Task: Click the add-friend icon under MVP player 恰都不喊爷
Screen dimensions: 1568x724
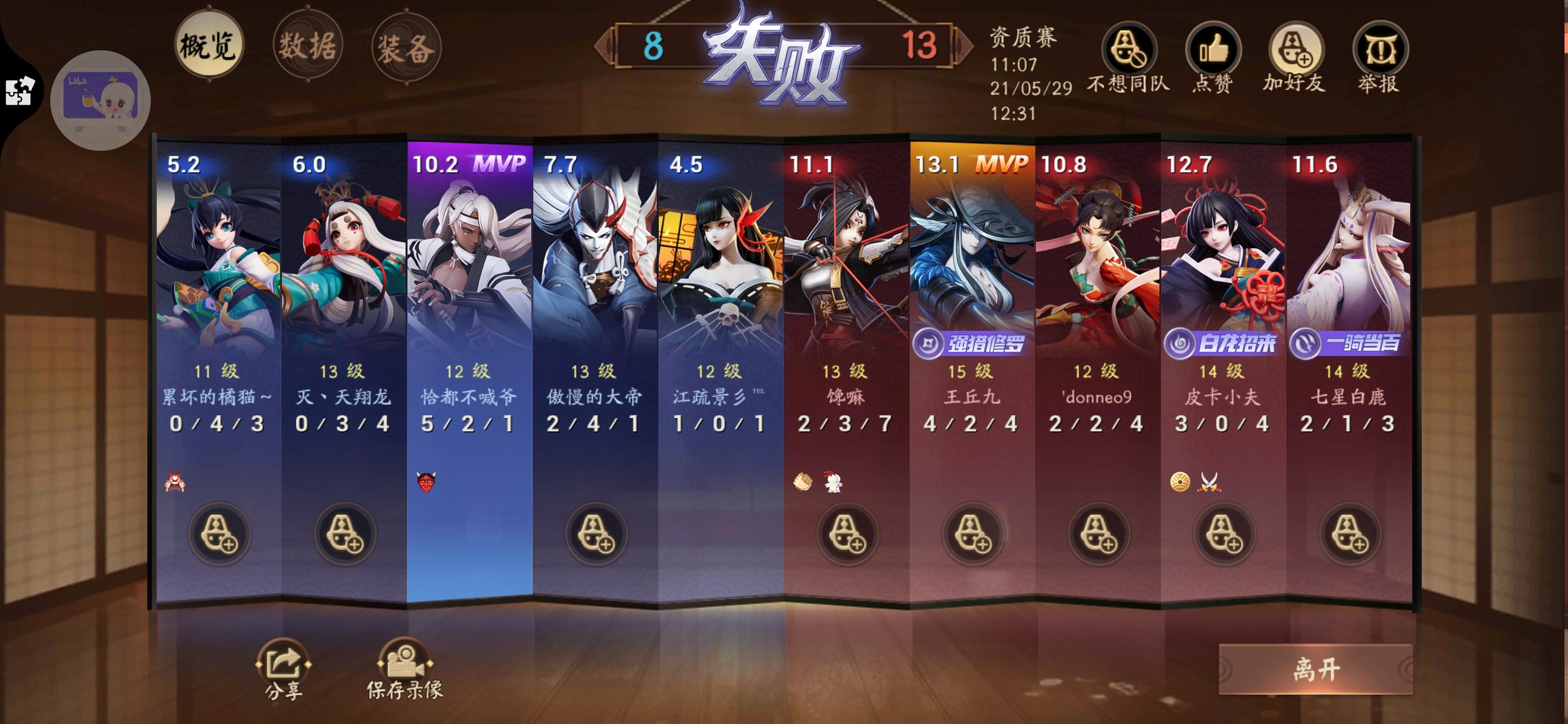Action: [469, 534]
